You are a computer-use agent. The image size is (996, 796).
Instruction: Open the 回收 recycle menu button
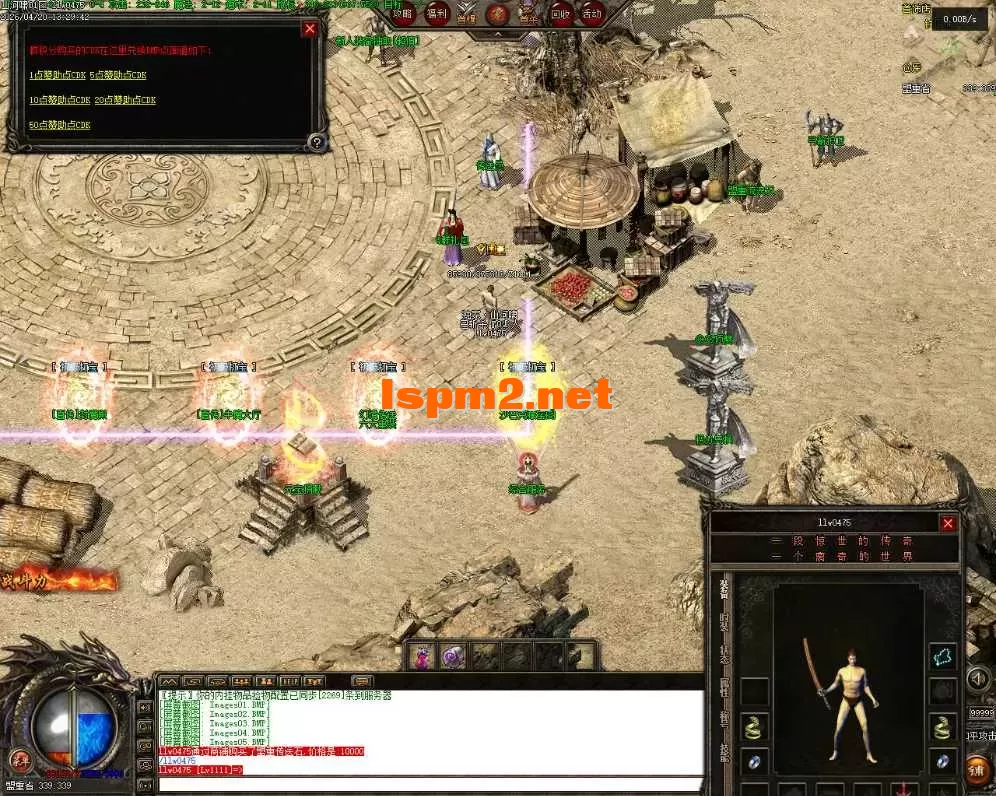pos(561,13)
